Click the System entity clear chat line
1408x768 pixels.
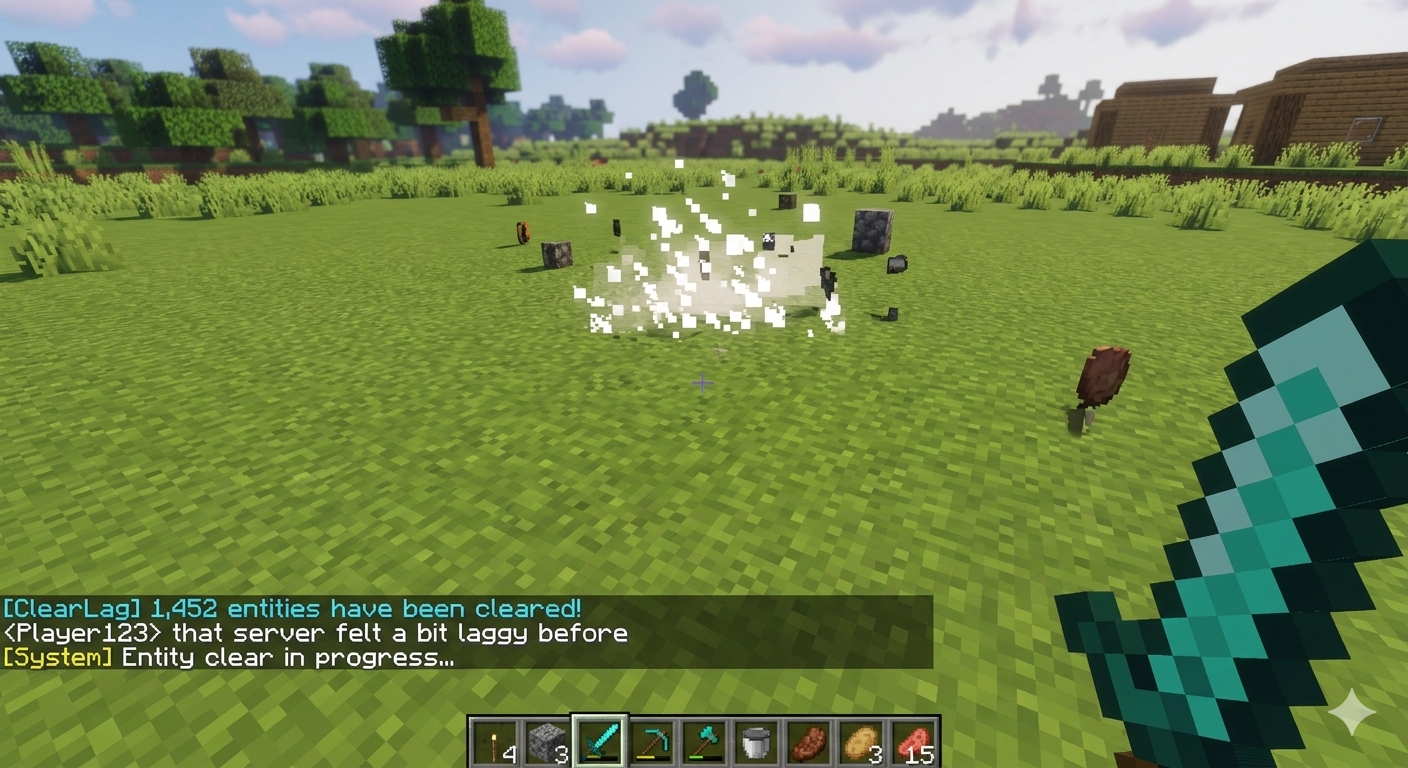pyautogui.click(x=228, y=657)
